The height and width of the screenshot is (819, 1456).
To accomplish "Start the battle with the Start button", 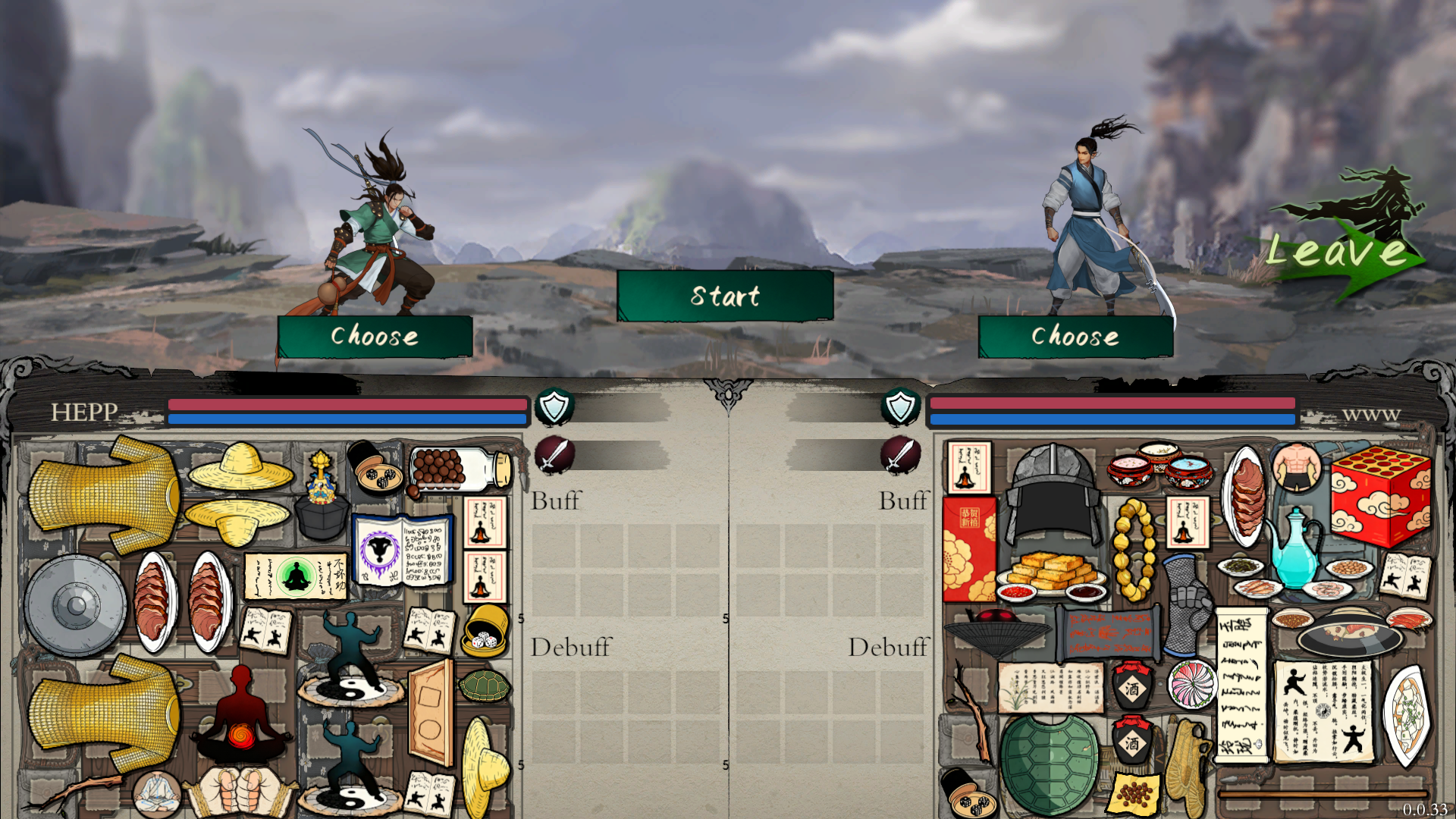I will tap(725, 296).
